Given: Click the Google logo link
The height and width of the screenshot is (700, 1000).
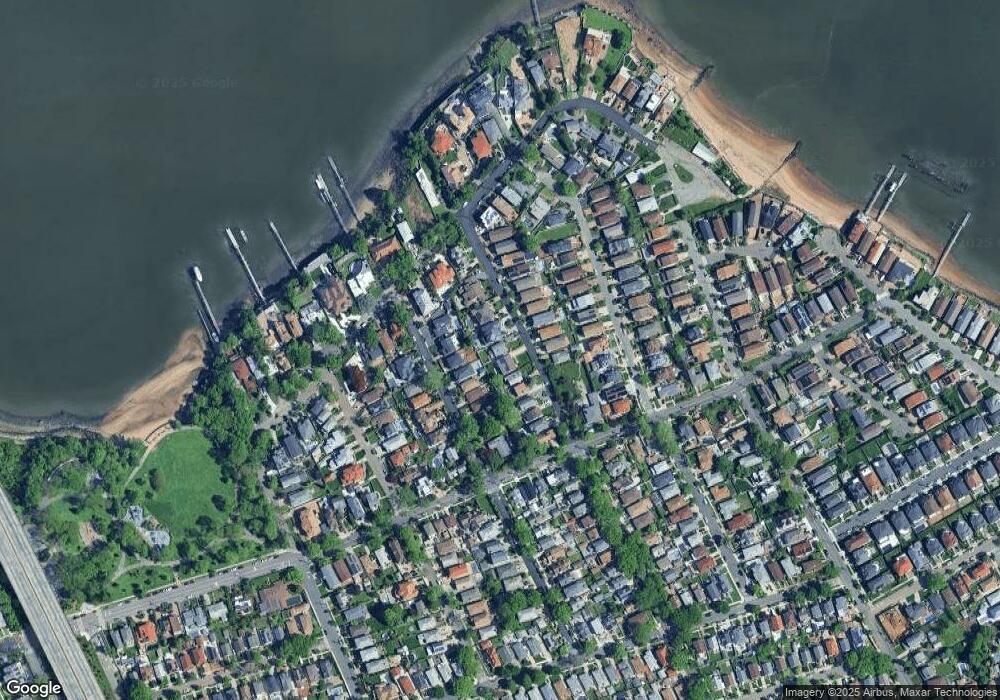Looking at the screenshot, I should click(x=32, y=688).
